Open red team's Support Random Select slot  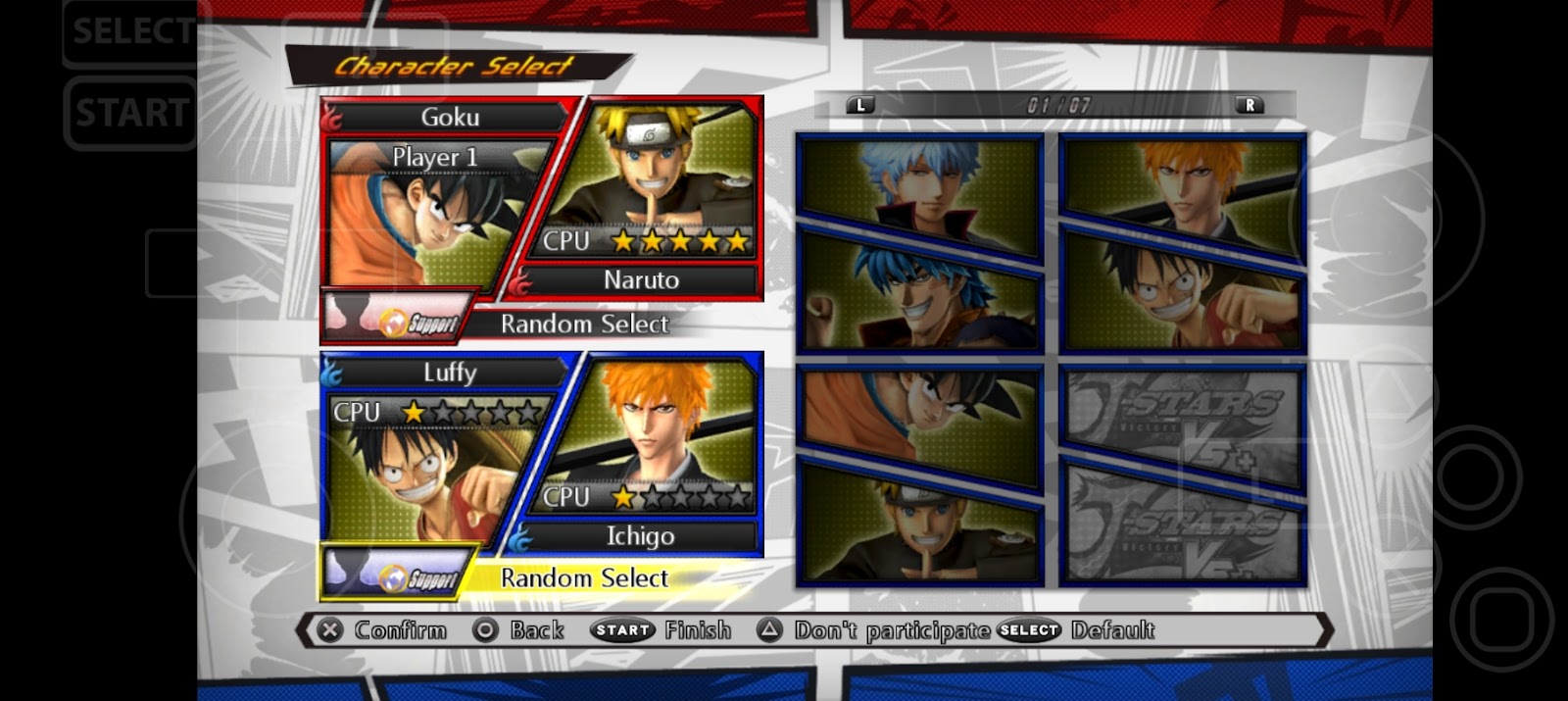[x=505, y=322]
